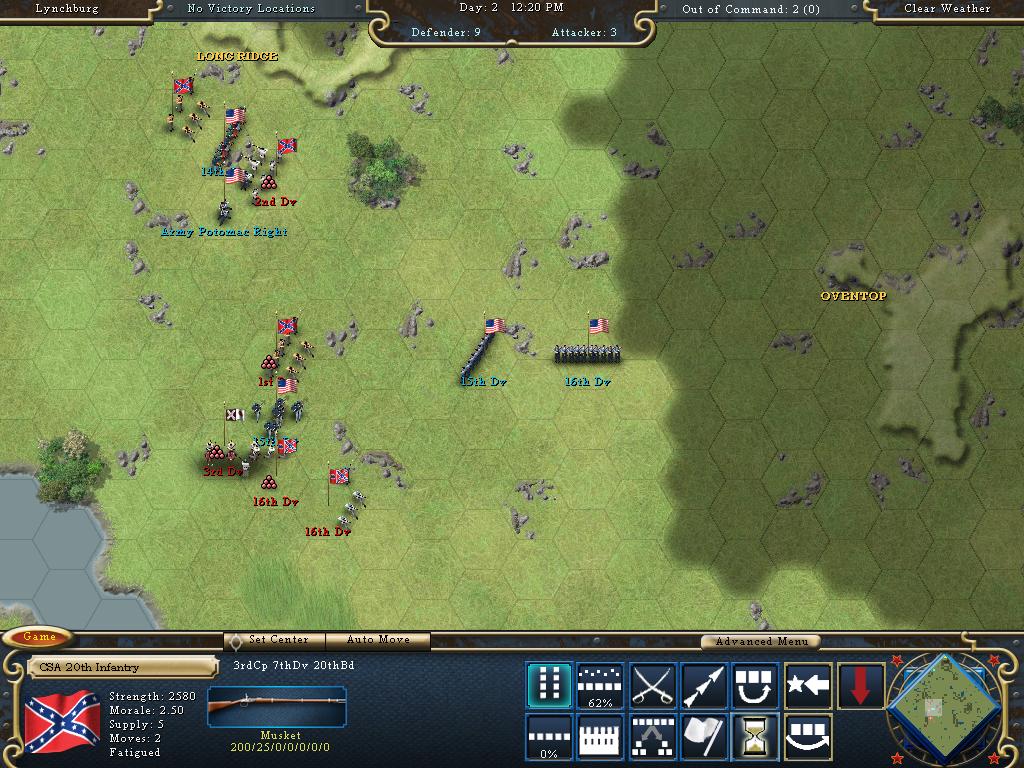Viewport: 1024px width, 768px height.
Task: Order a charge with the crossed sabers icon
Action: [x=652, y=685]
